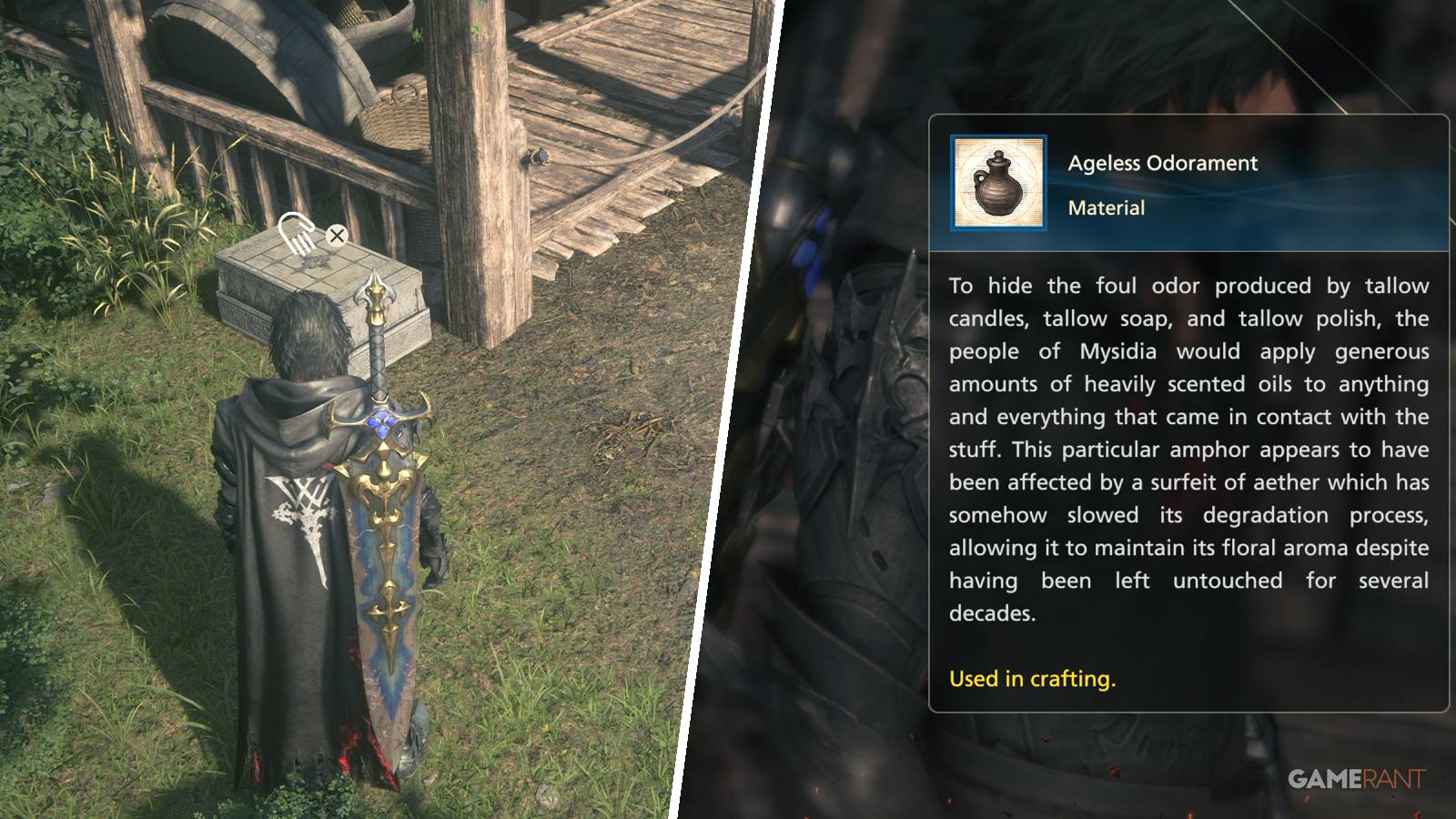The height and width of the screenshot is (819, 1456).
Task: Select the Ageless Odorament title text
Action: point(1162,164)
